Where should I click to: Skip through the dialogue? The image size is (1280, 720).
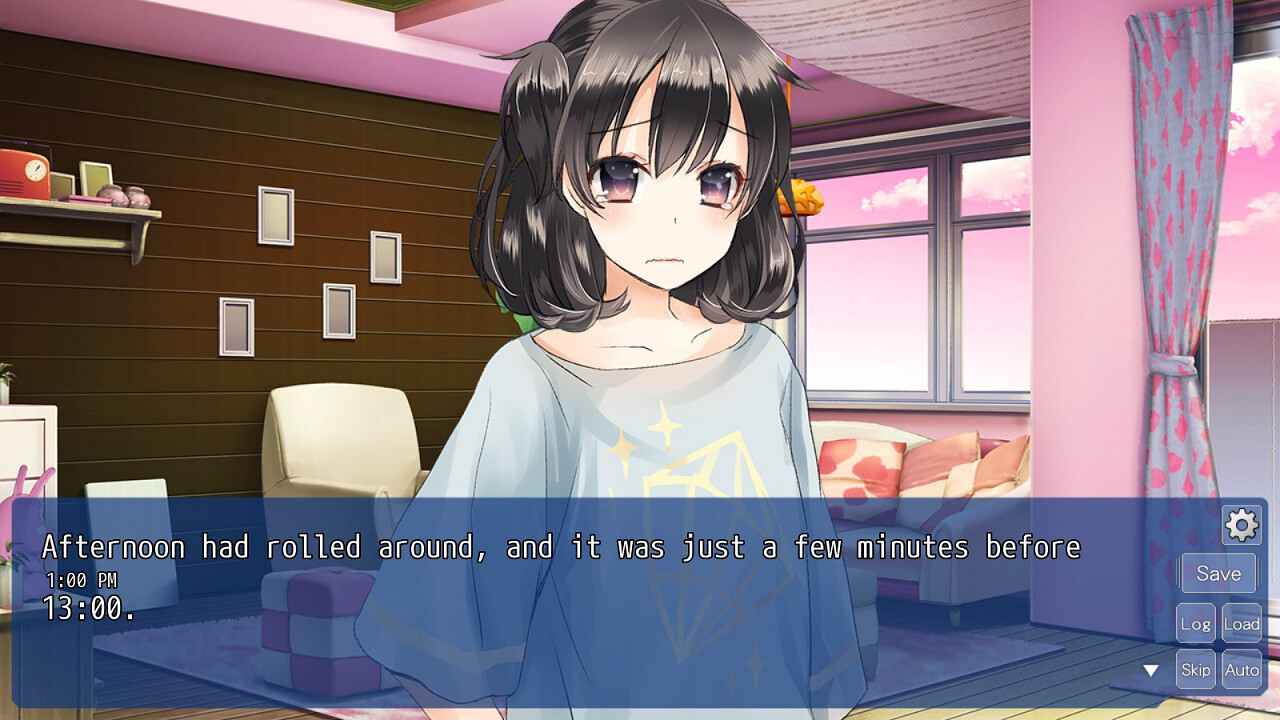point(1195,670)
